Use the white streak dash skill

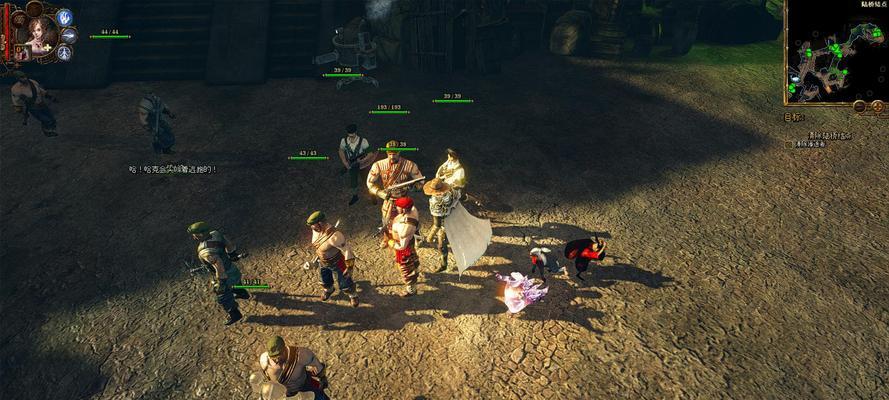pos(68,35)
